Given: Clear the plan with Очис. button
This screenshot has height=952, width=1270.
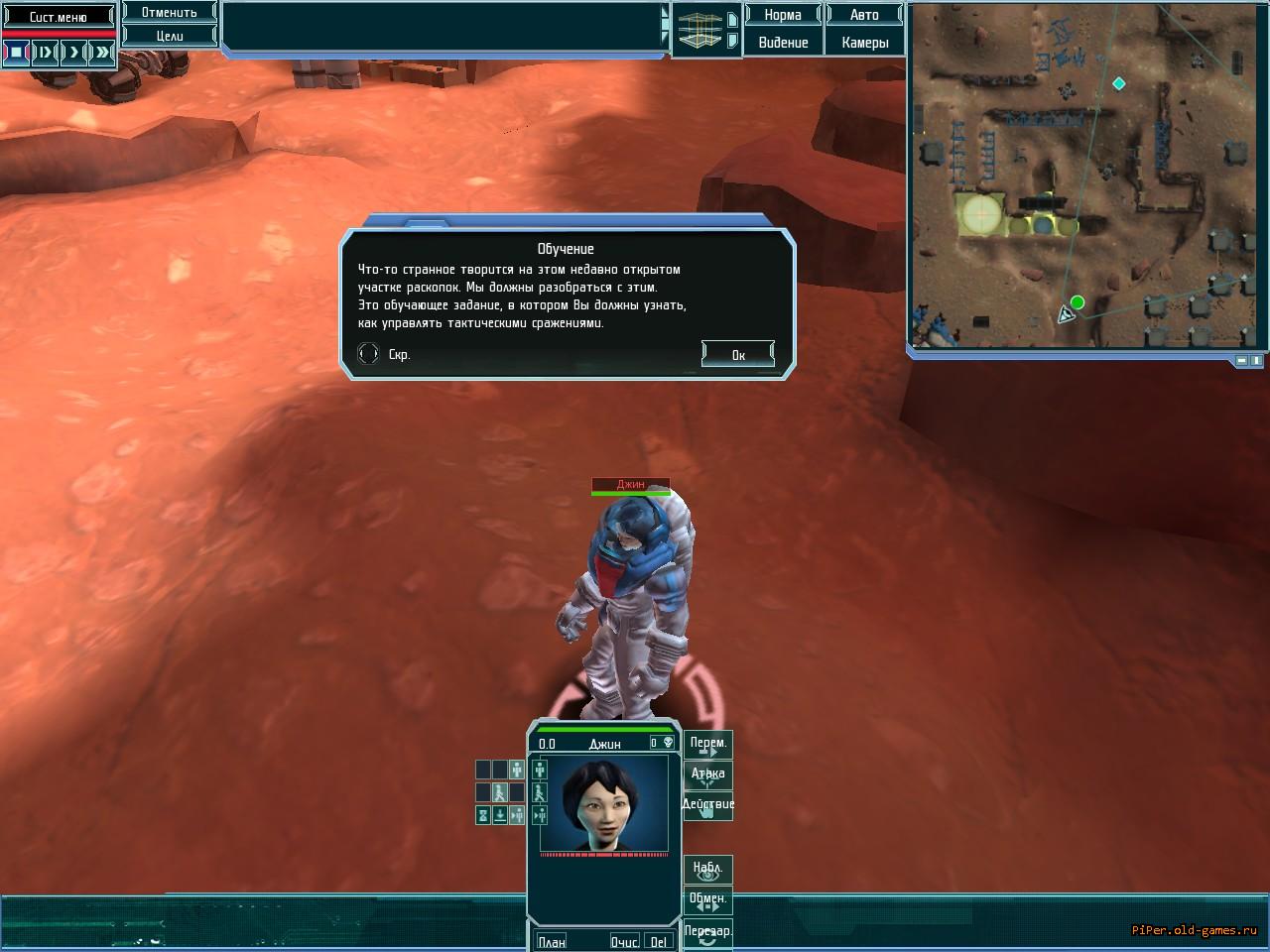Looking at the screenshot, I should (x=624, y=941).
